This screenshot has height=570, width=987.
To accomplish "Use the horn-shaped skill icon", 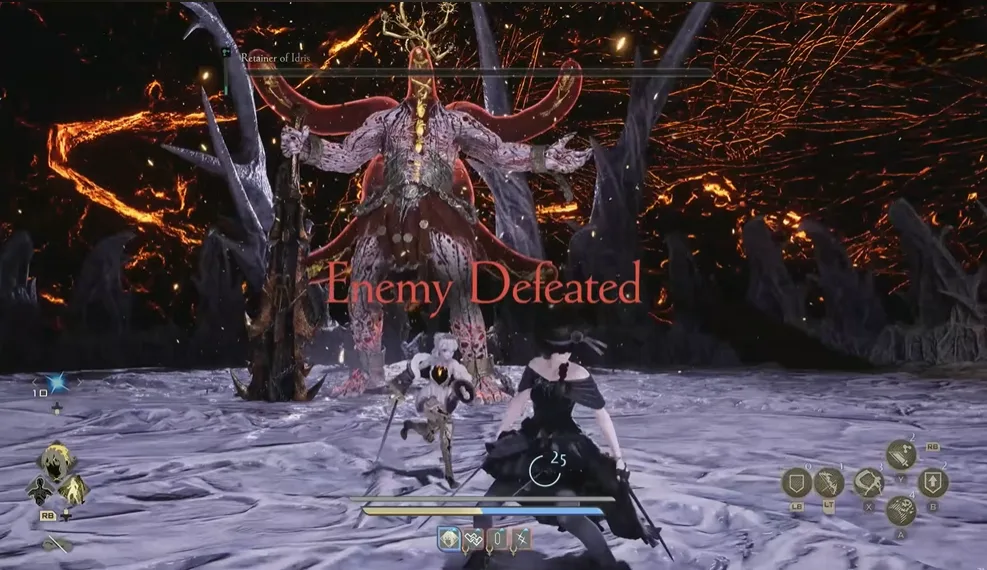I will (x=867, y=484).
